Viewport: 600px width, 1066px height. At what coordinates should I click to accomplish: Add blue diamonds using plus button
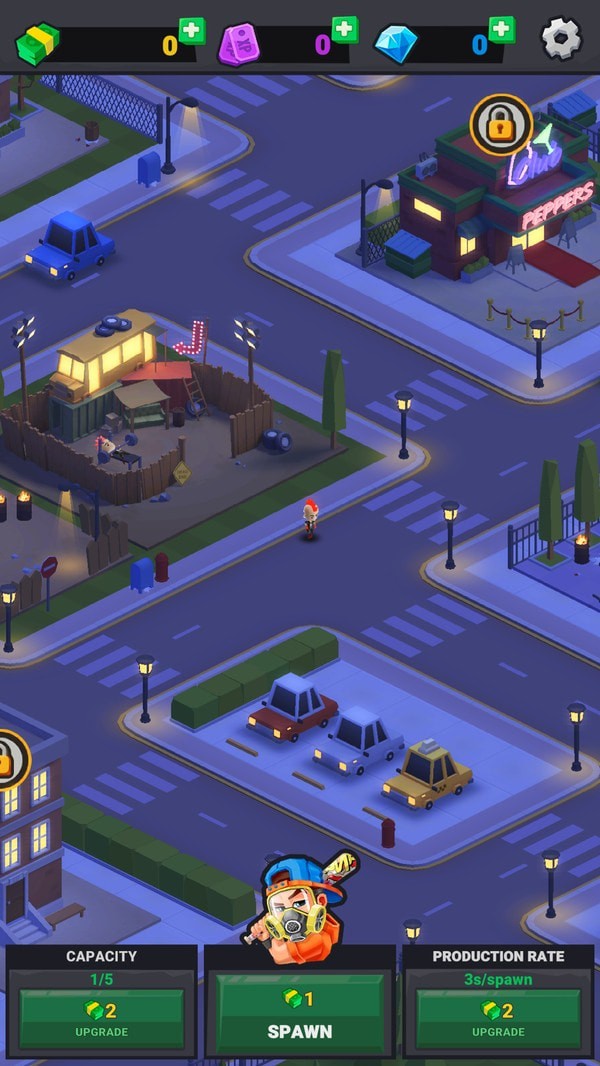tap(501, 30)
